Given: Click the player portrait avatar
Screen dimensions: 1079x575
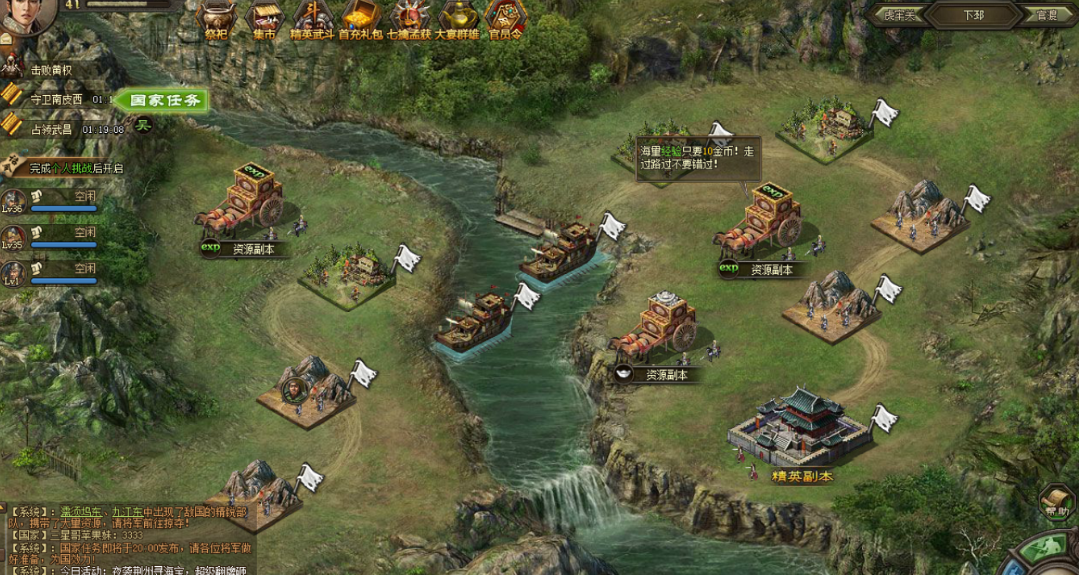Looking at the screenshot, I should 27,15.
